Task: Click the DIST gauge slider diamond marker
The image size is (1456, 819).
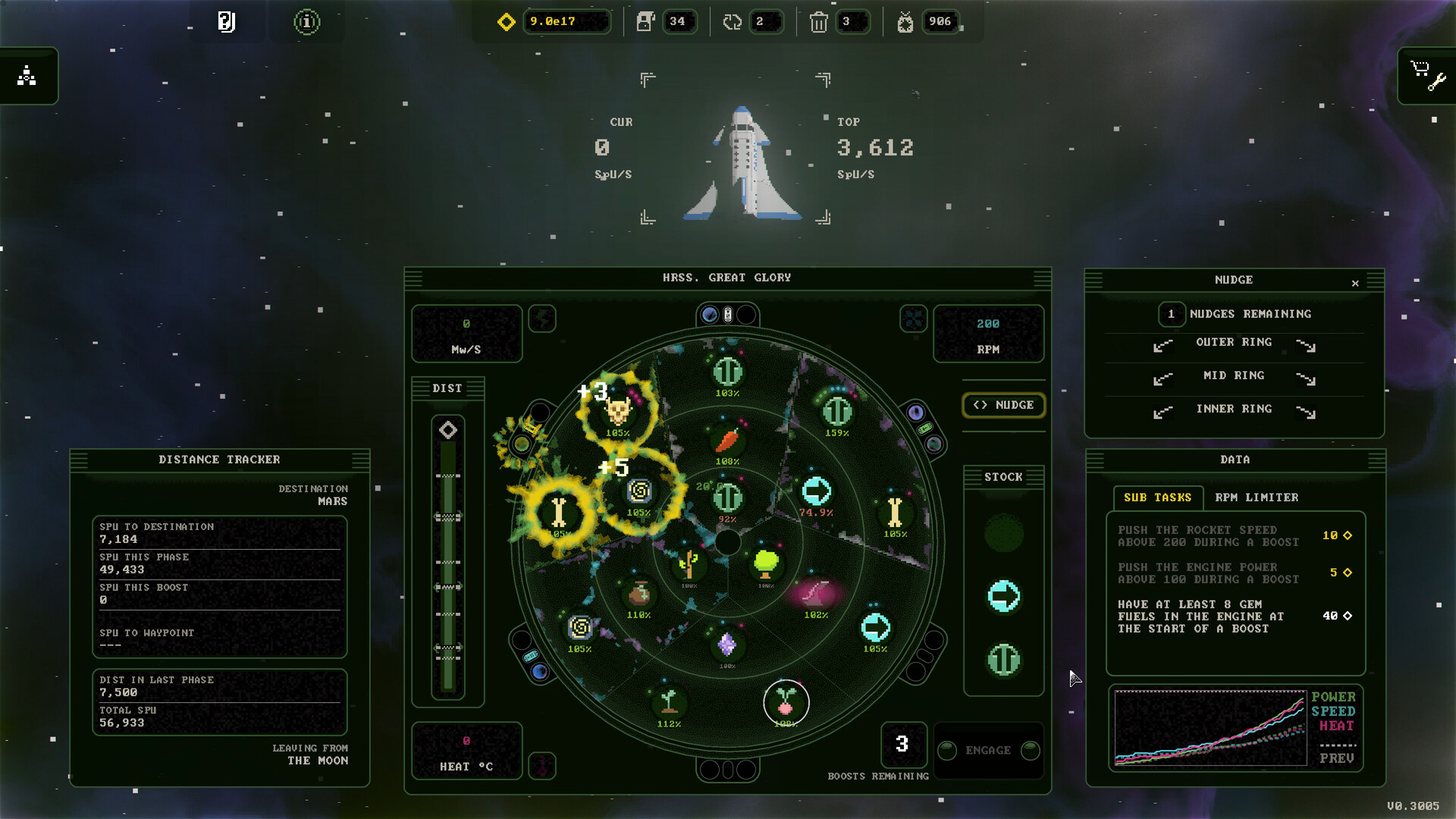Action: point(448,428)
